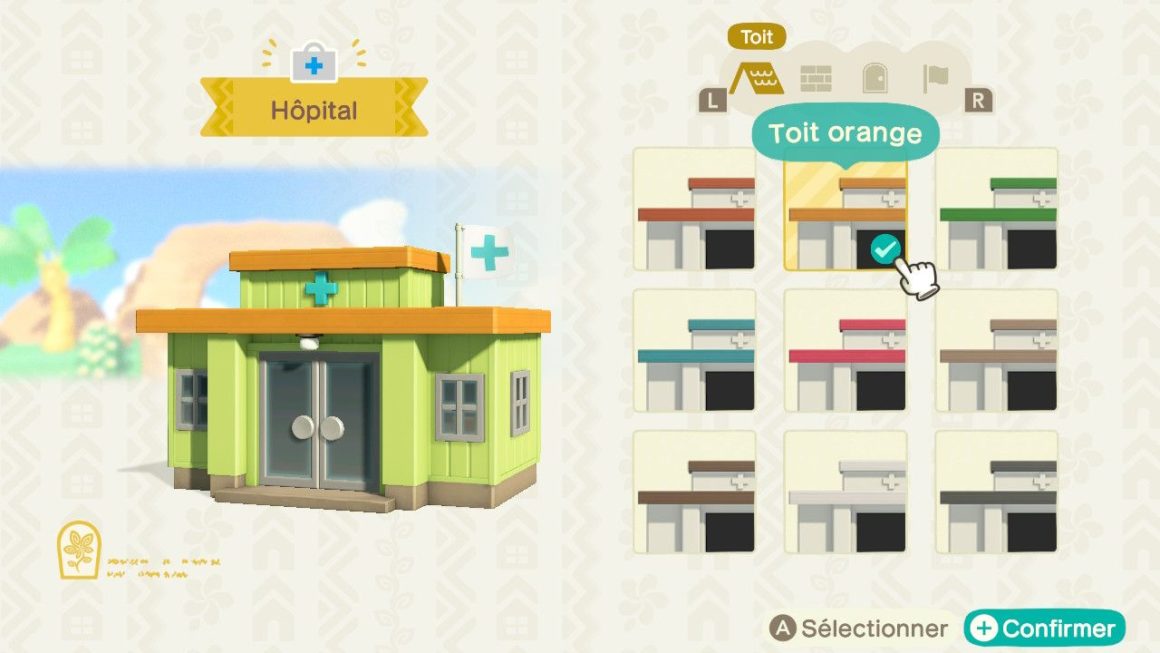Viewport: 1160px width, 653px height.
Task: Choose the white roof swatch
Action: tap(845, 492)
